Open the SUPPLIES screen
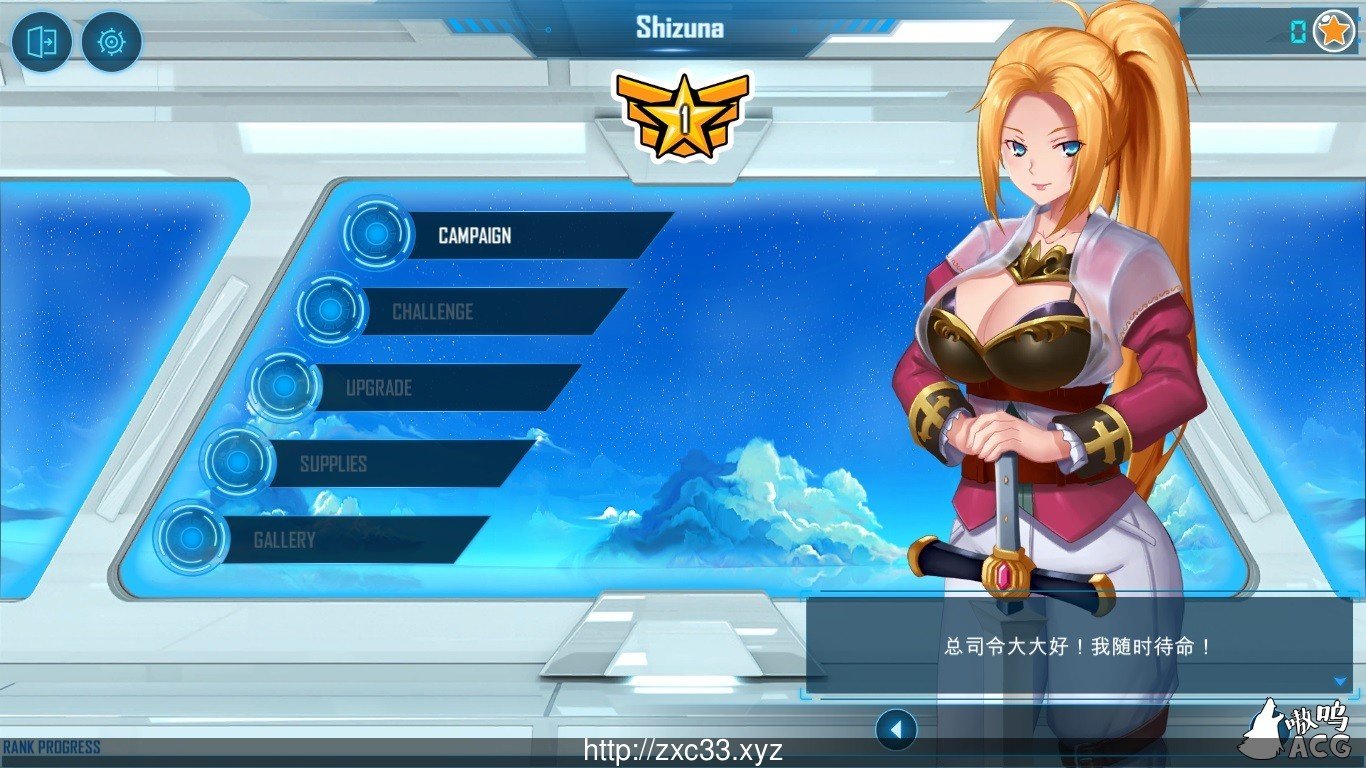This screenshot has height=768, width=1366. 333,463
